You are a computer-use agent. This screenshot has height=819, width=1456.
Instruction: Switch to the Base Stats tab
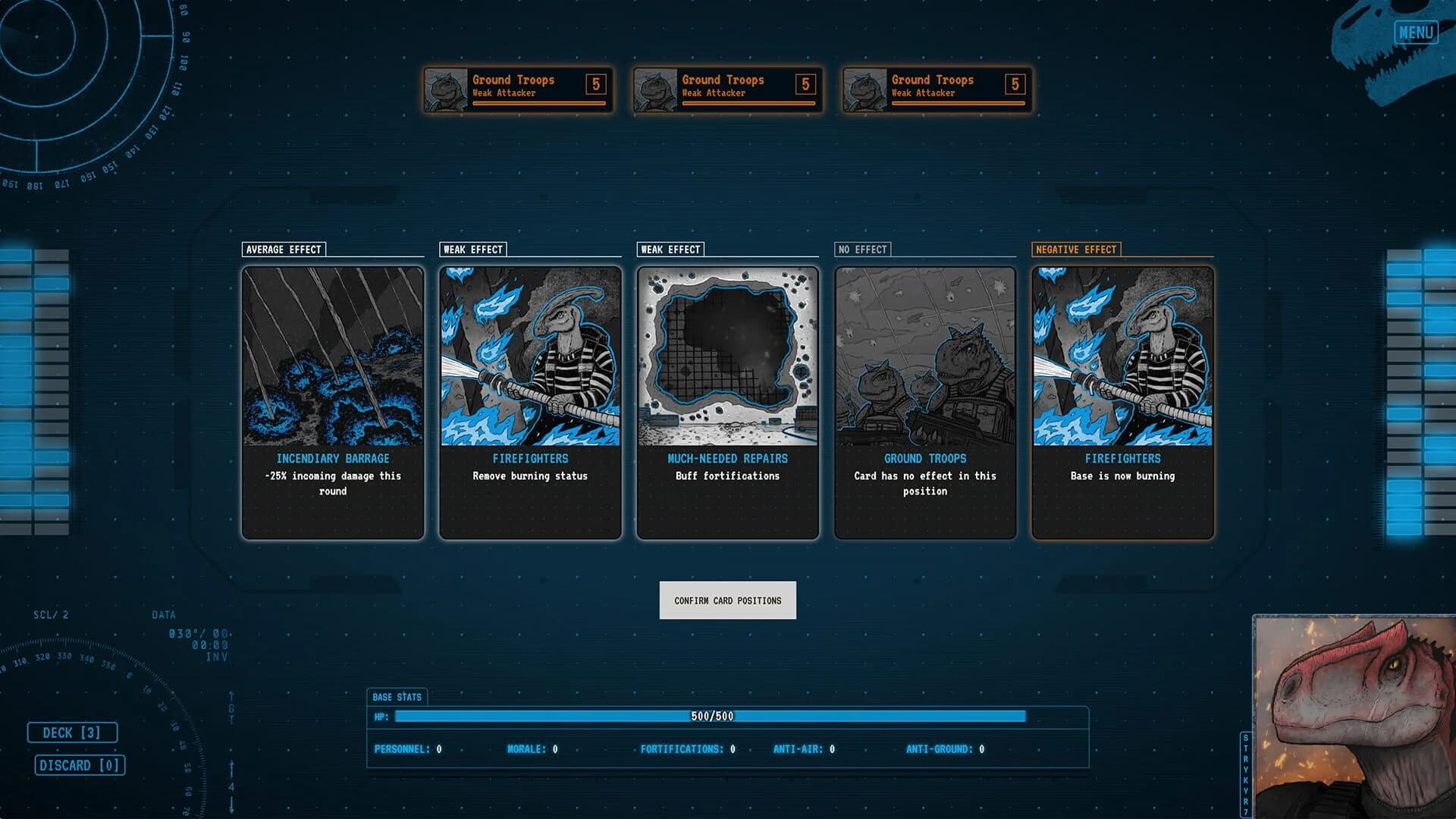[x=397, y=697]
